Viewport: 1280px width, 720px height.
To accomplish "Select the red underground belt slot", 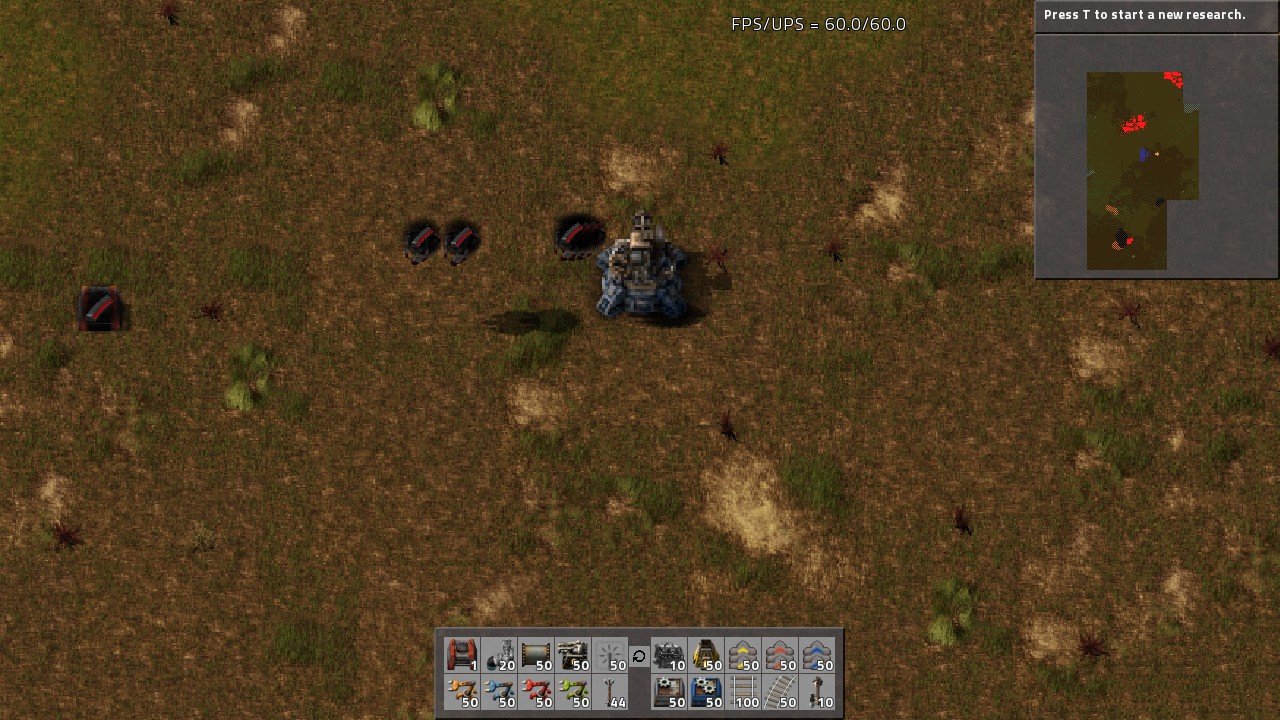I will tap(462, 655).
